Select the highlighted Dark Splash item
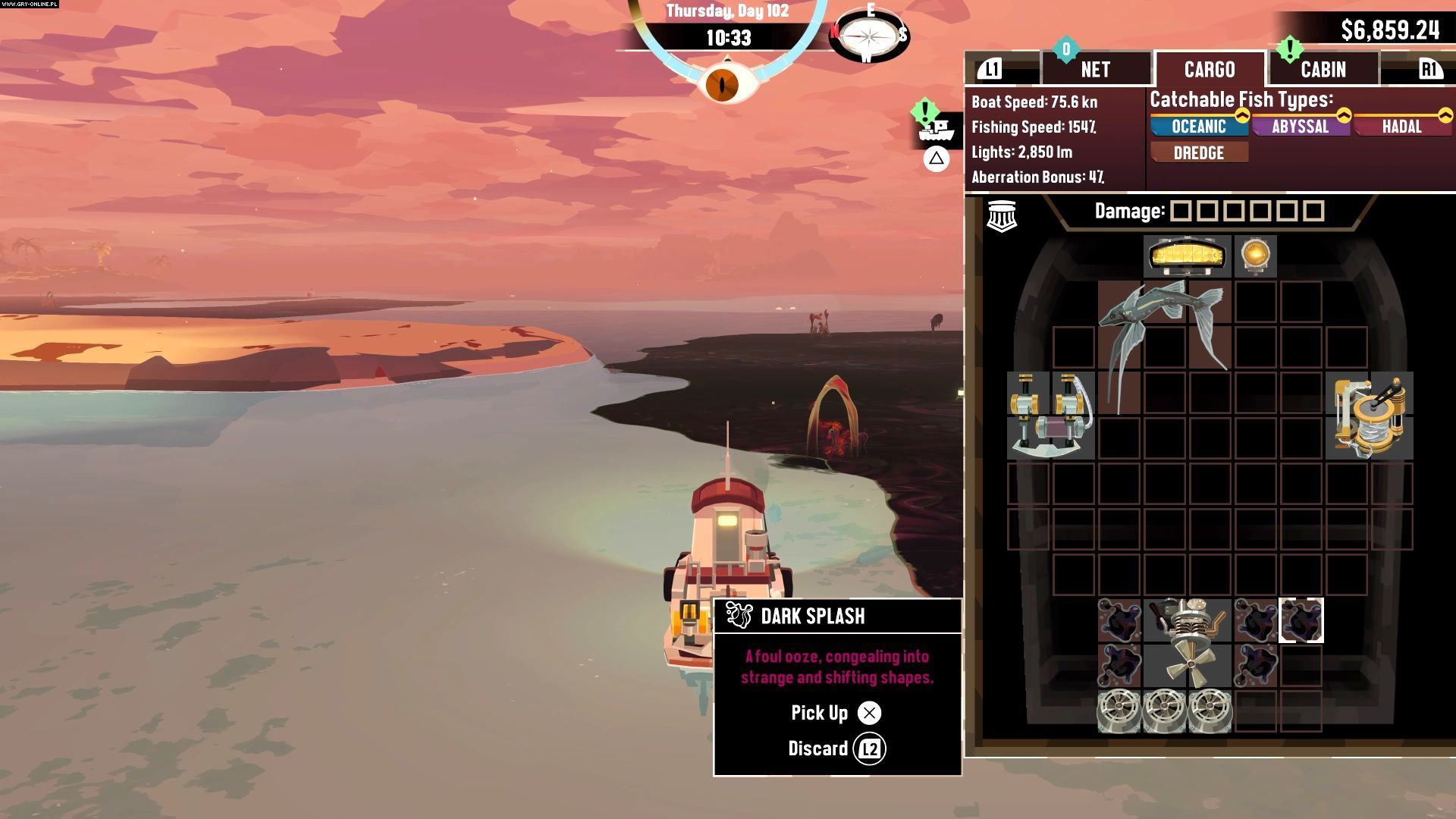Image resolution: width=1456 pixels, height=819 pixels. pos(1301,620)
